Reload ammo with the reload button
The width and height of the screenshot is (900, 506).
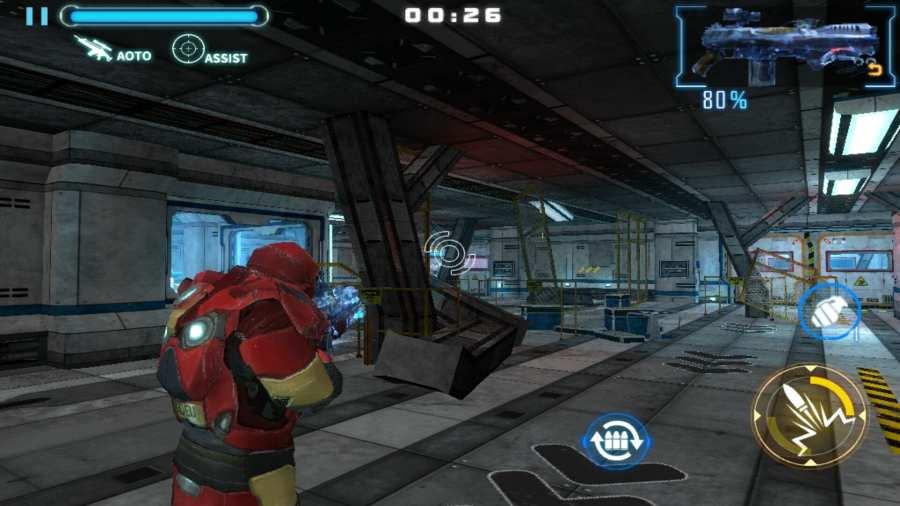[616, 441]
